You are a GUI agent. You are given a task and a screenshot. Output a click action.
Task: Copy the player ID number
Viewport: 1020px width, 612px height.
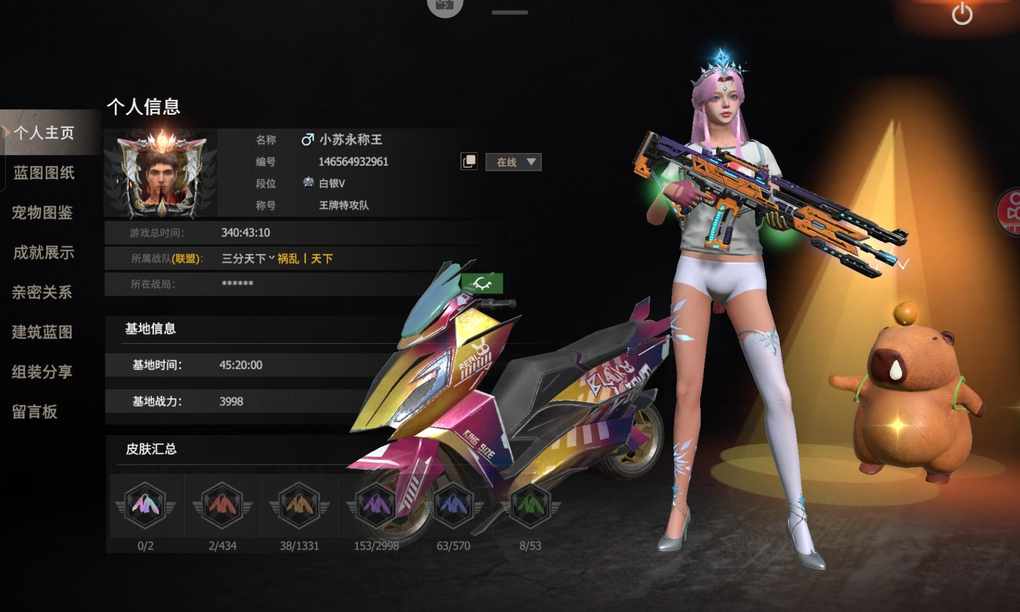468,162
